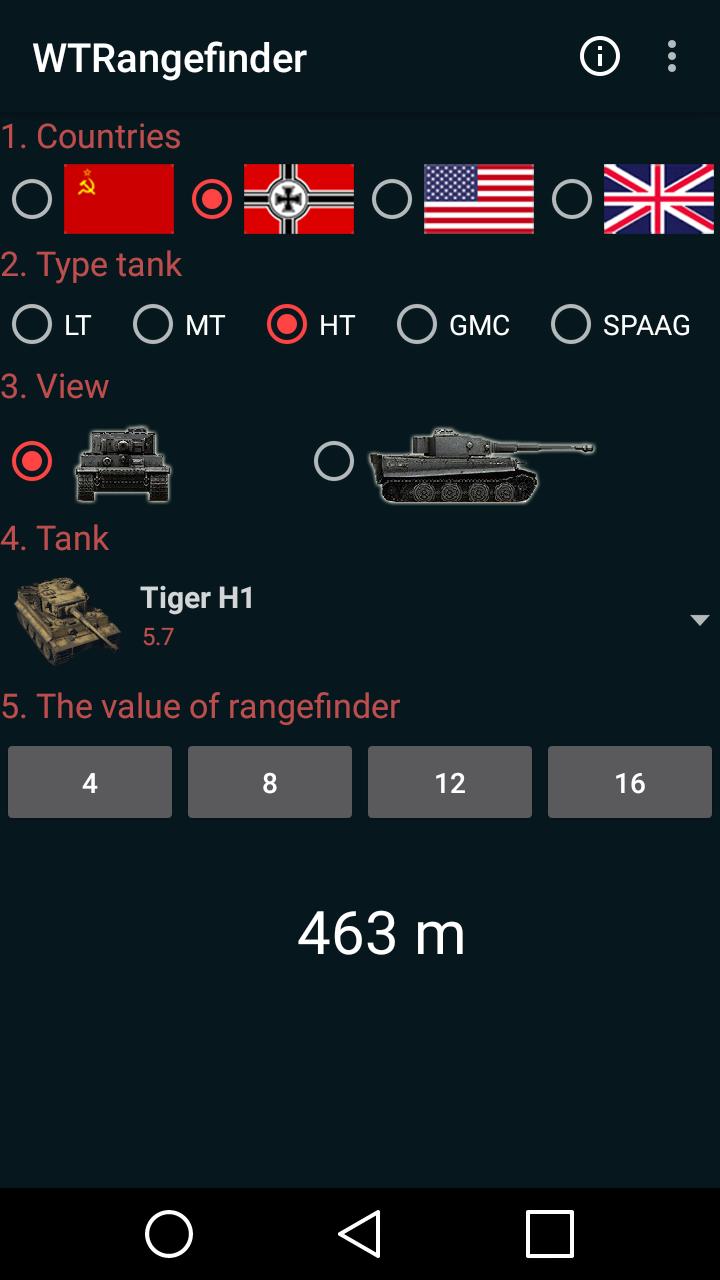Pick the United Kingdom flag option
The image size is (720, 1280).
(572, 199)
